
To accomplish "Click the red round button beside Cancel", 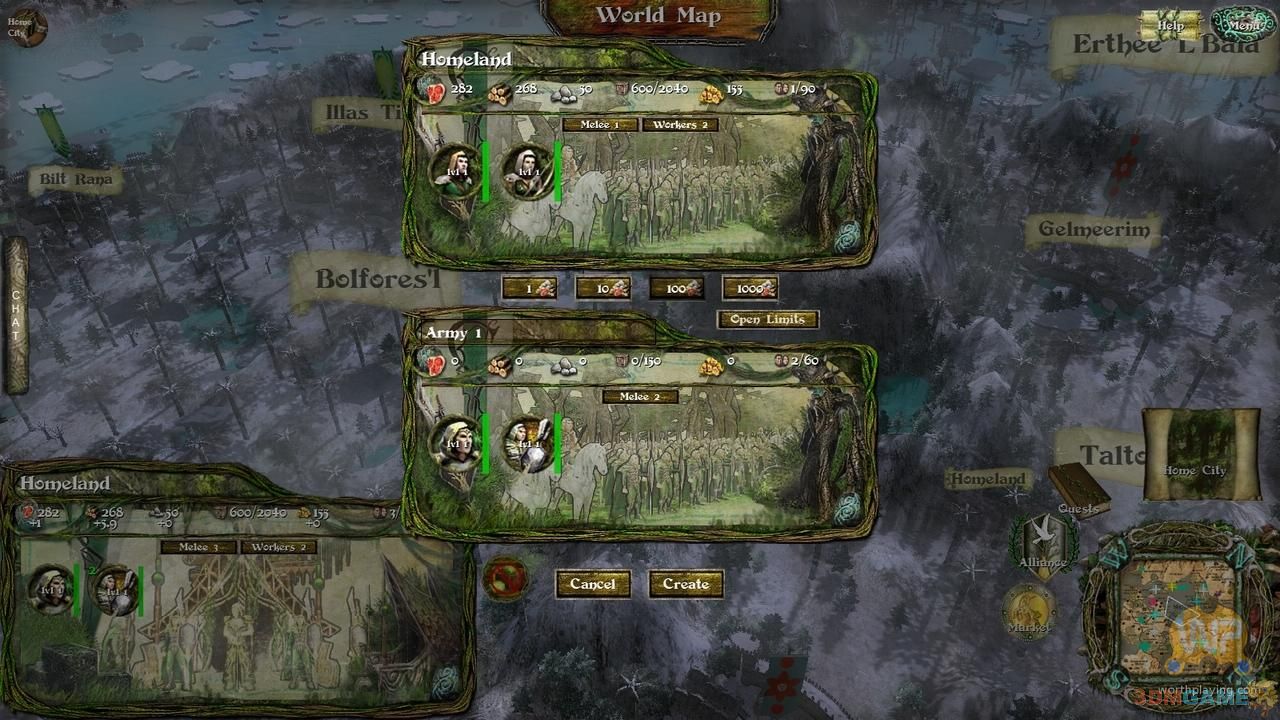I will click(x=506, y=579).
